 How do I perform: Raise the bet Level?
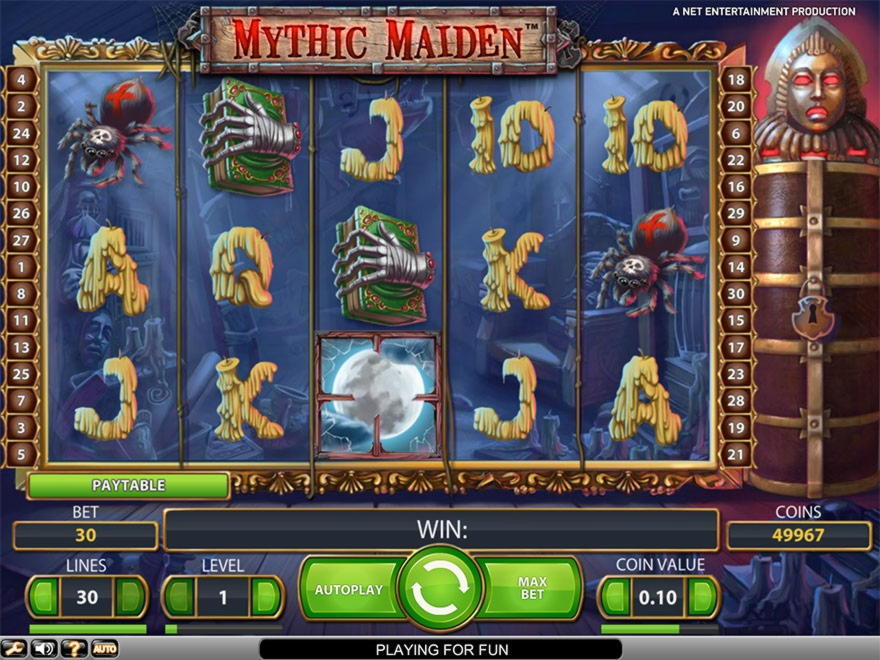[x=266, y=597]
